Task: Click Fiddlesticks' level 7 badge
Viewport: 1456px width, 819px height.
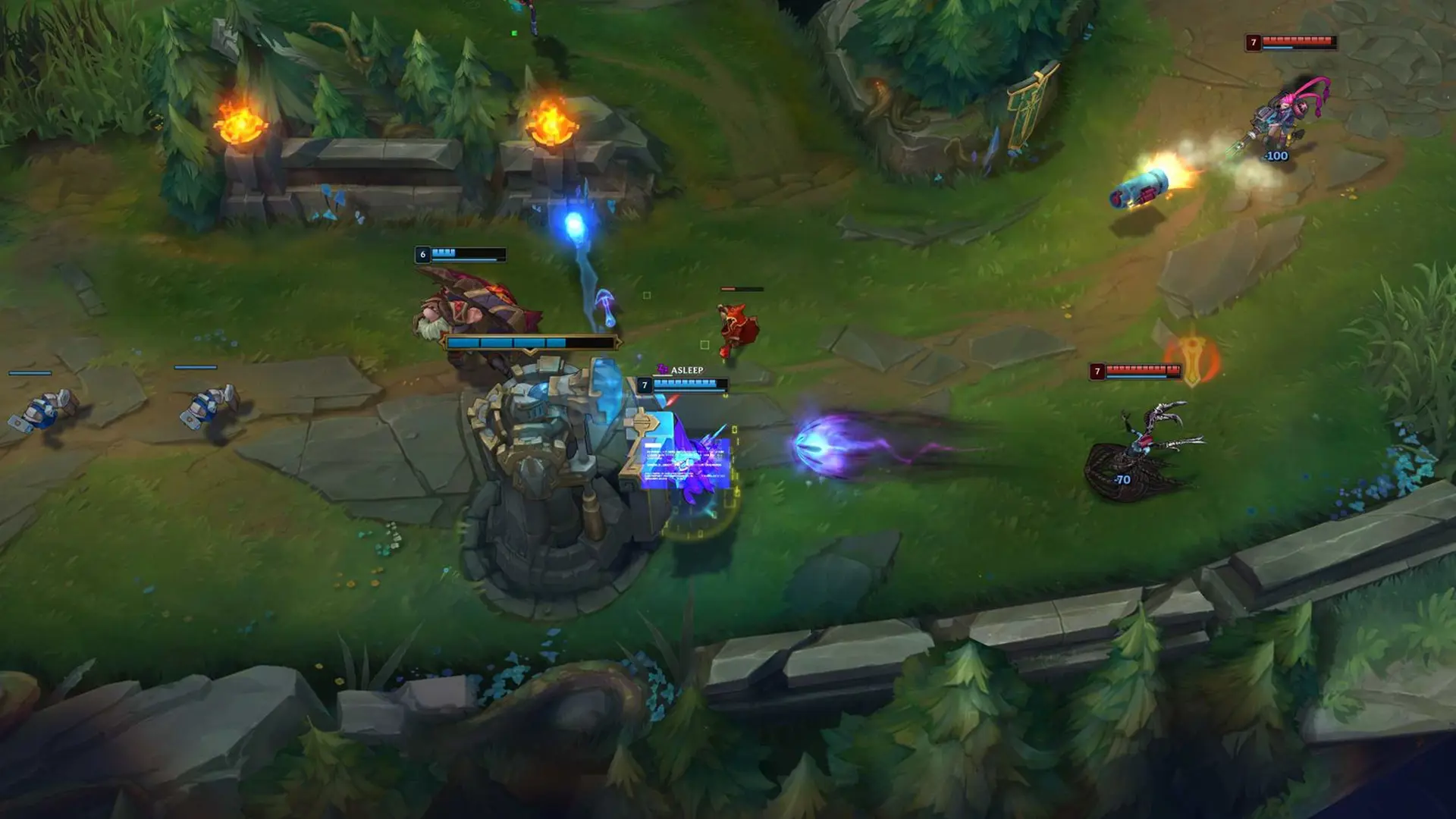Action: tap(1097, 372)
